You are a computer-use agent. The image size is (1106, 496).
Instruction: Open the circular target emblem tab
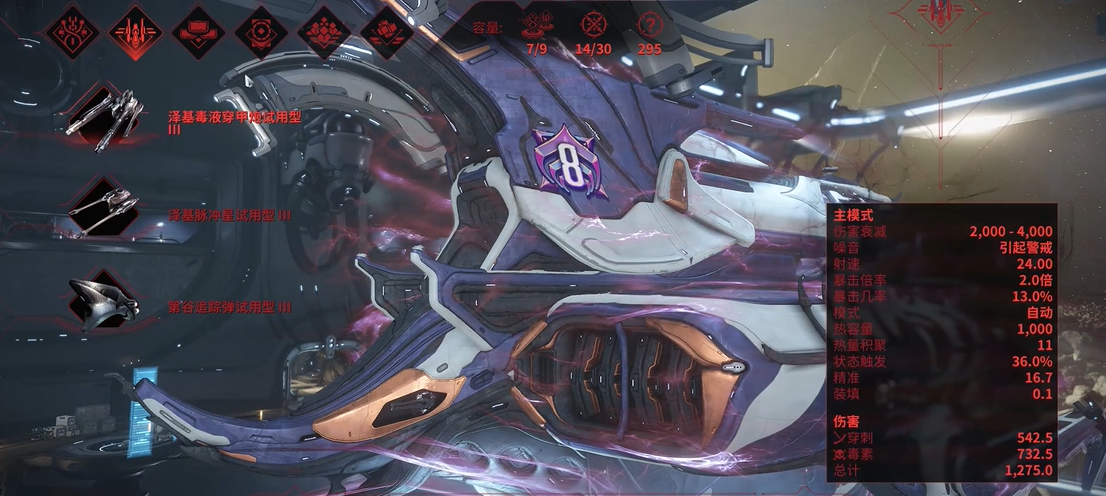pos(260,30)
